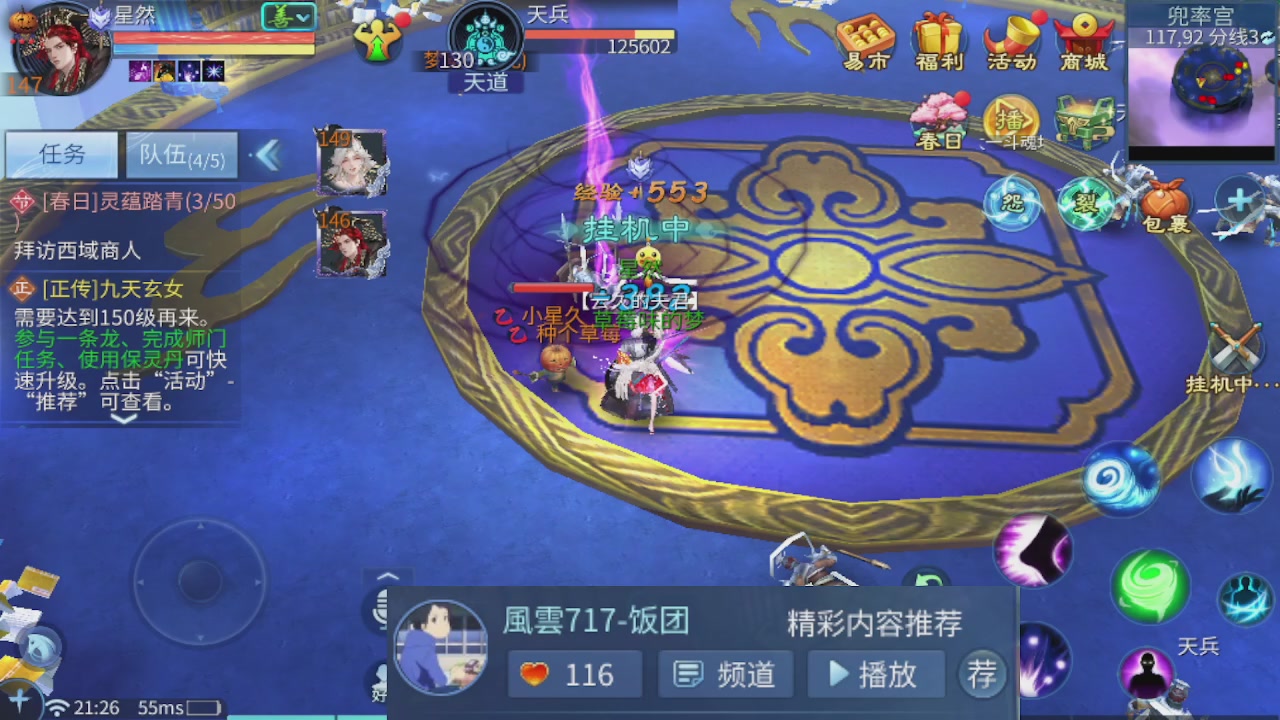Cast the 裂 skill
This screenshot has height=720, width=1280.
click(x=1086, y=203)
